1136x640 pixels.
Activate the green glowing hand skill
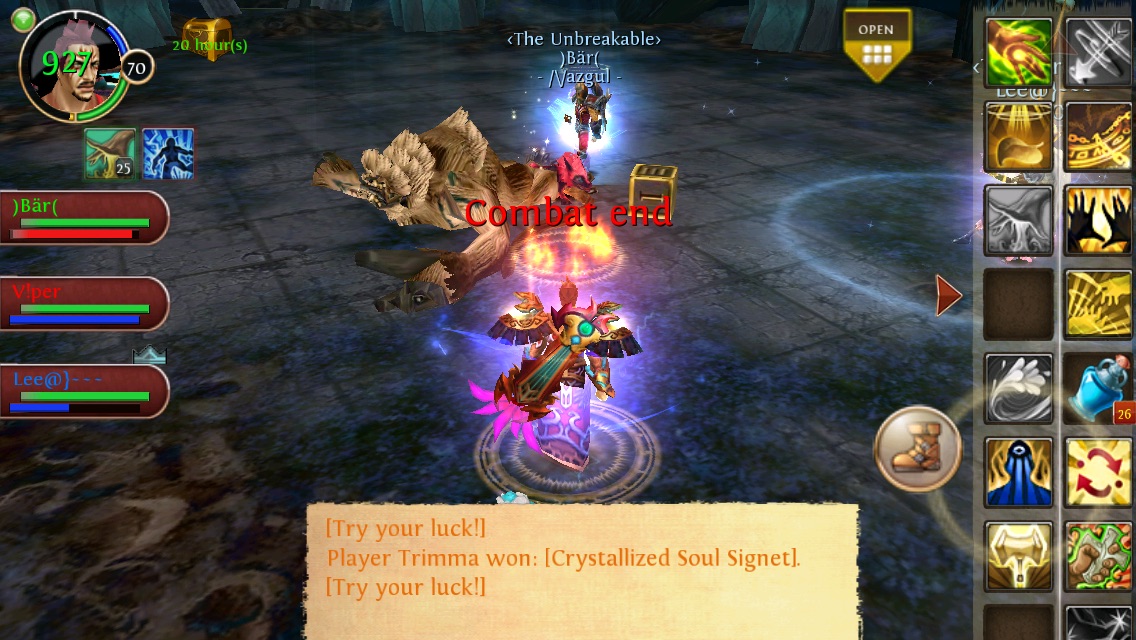tap(1019, 51)
